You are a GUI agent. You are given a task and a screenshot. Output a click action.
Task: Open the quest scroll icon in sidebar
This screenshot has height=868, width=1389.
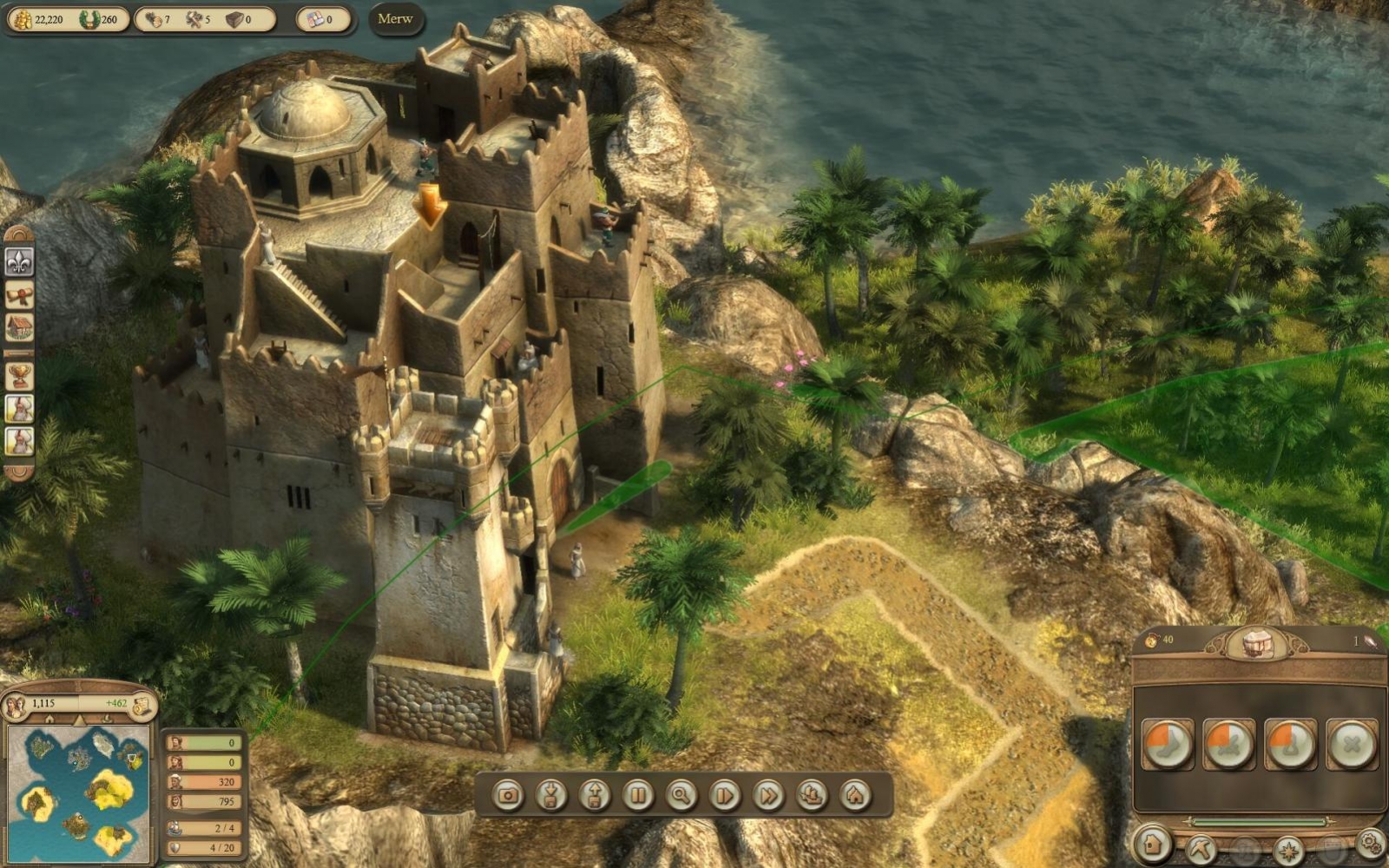click(19, 295)
